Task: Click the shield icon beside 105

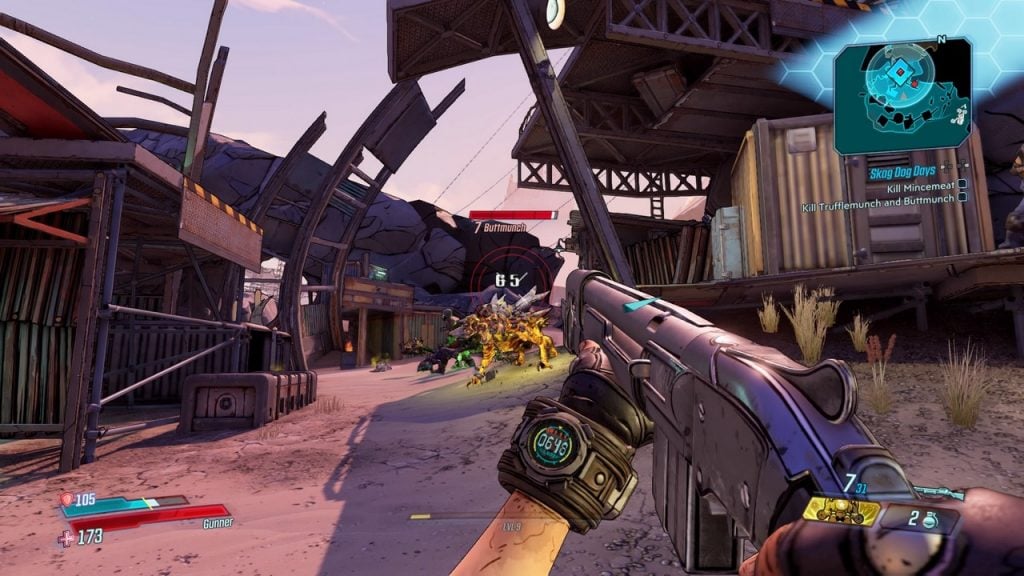Action: 67,499
